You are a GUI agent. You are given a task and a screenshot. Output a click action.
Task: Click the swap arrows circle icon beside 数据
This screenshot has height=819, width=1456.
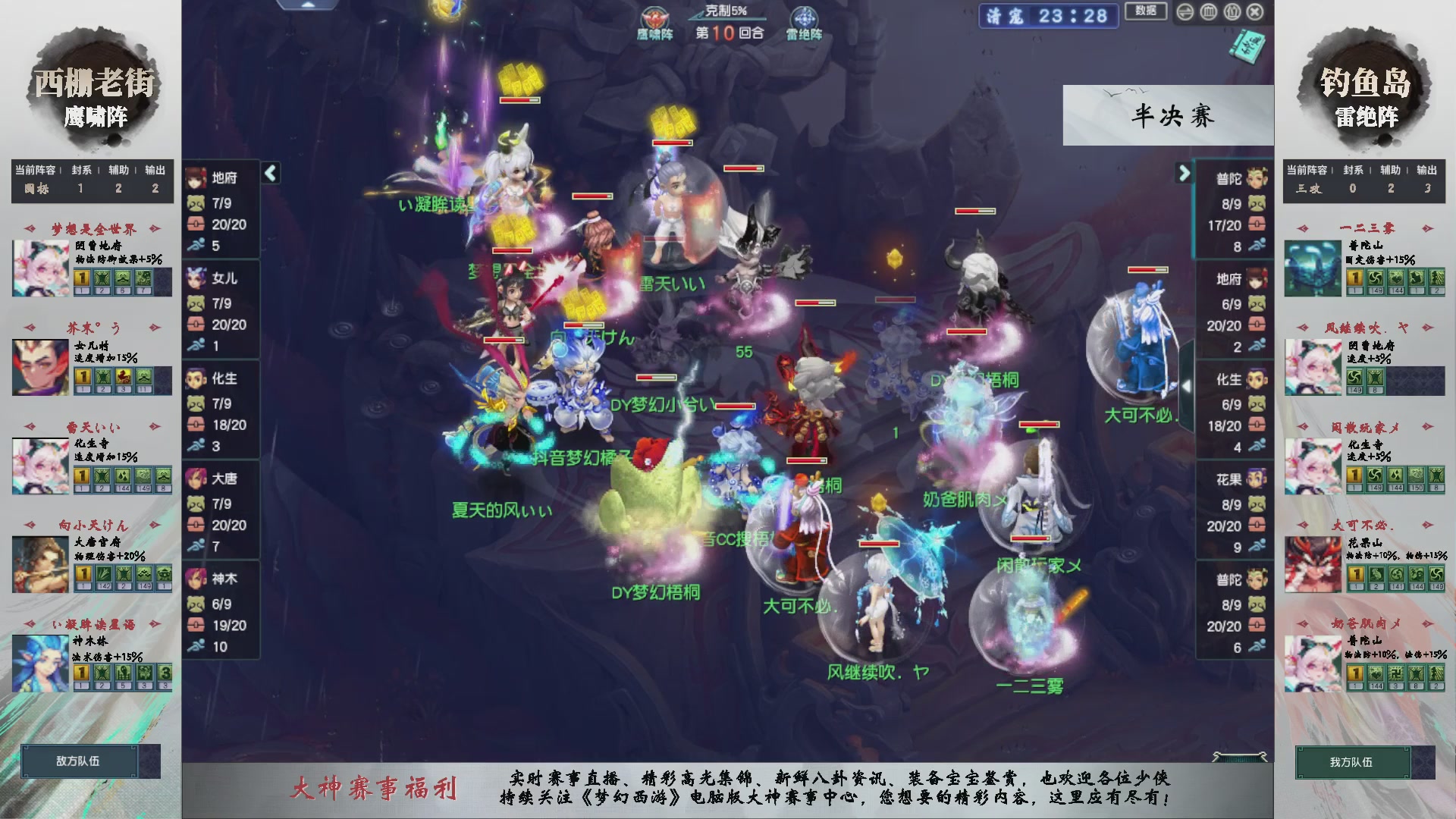[1184, 11]
